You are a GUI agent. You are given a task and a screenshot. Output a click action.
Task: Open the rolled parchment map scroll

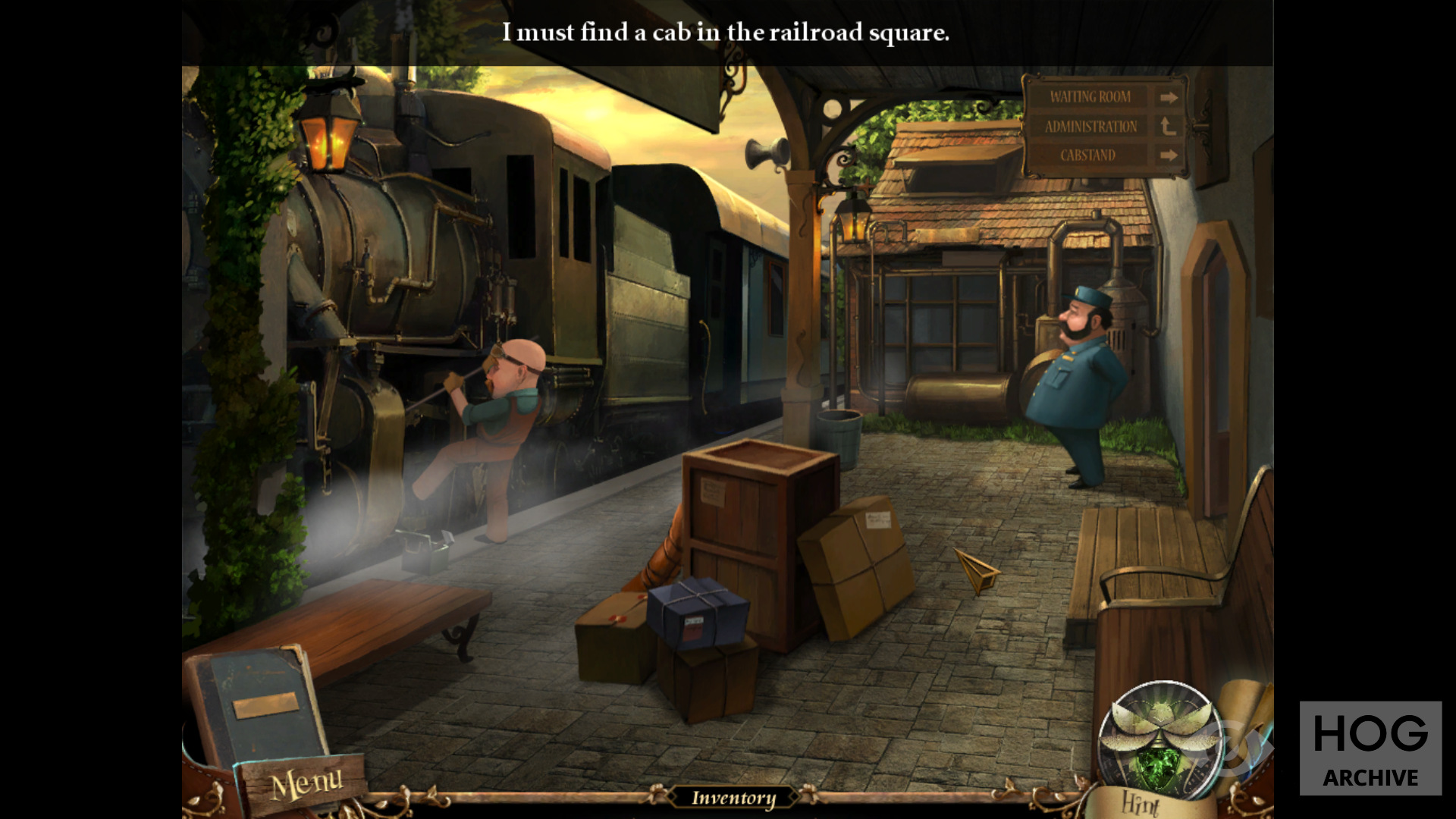1247,713
